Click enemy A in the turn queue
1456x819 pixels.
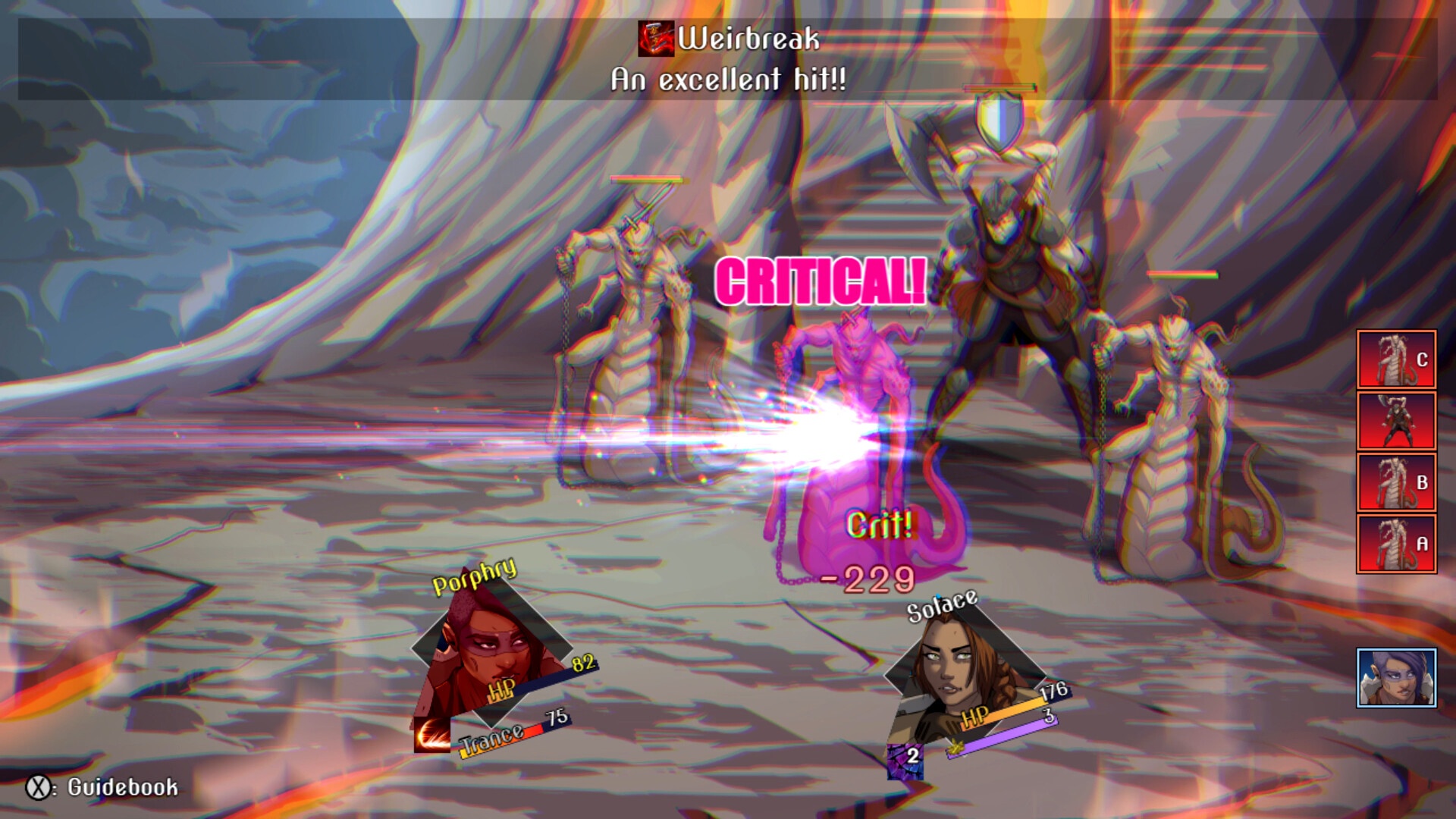click(1396, 544)
